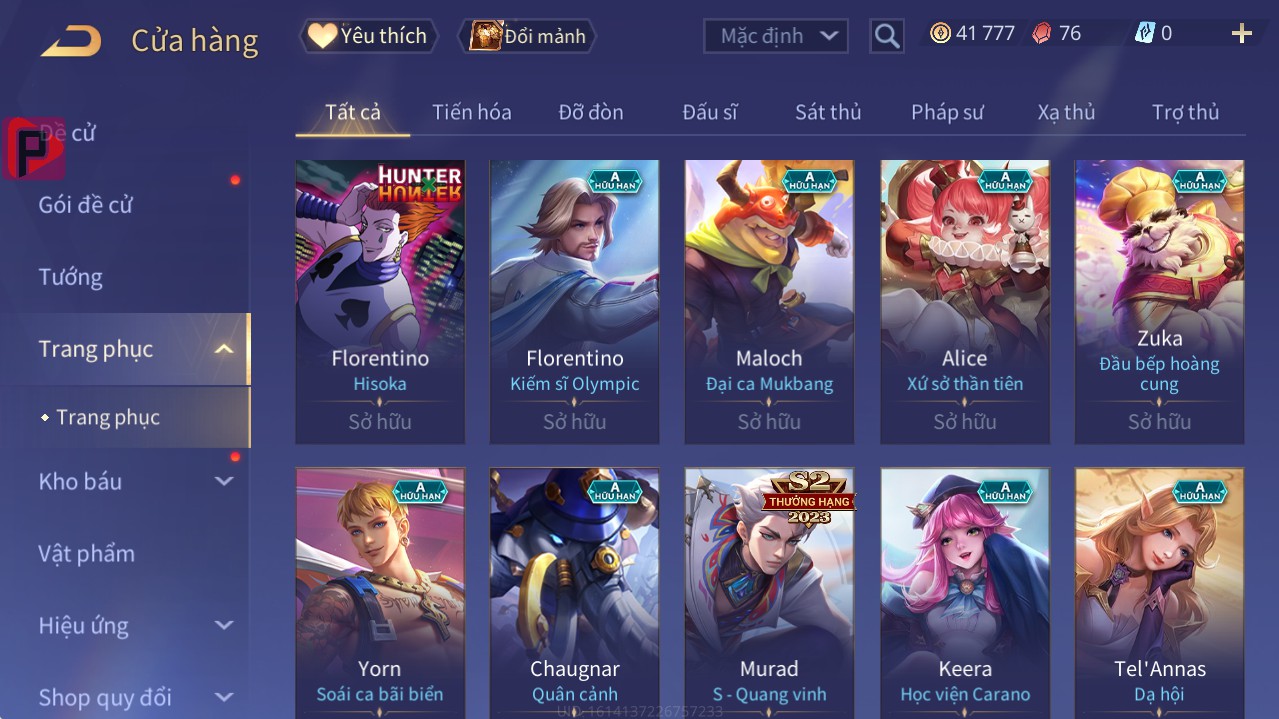Open the Tướng shop section
This screenshot has height=719, width=1279.
[71, 277]
